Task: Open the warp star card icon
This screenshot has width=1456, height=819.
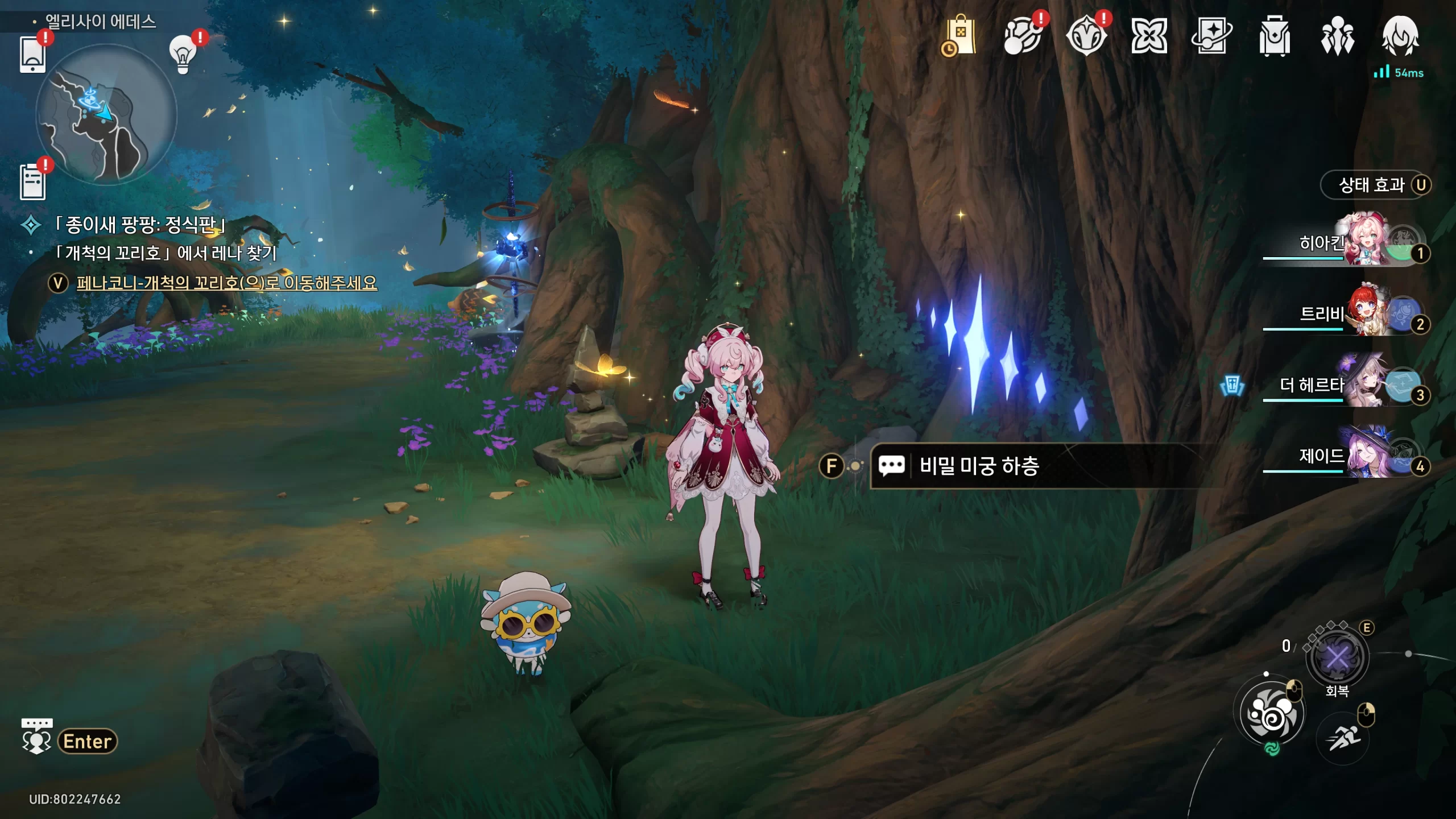Action: point(1211,36)
